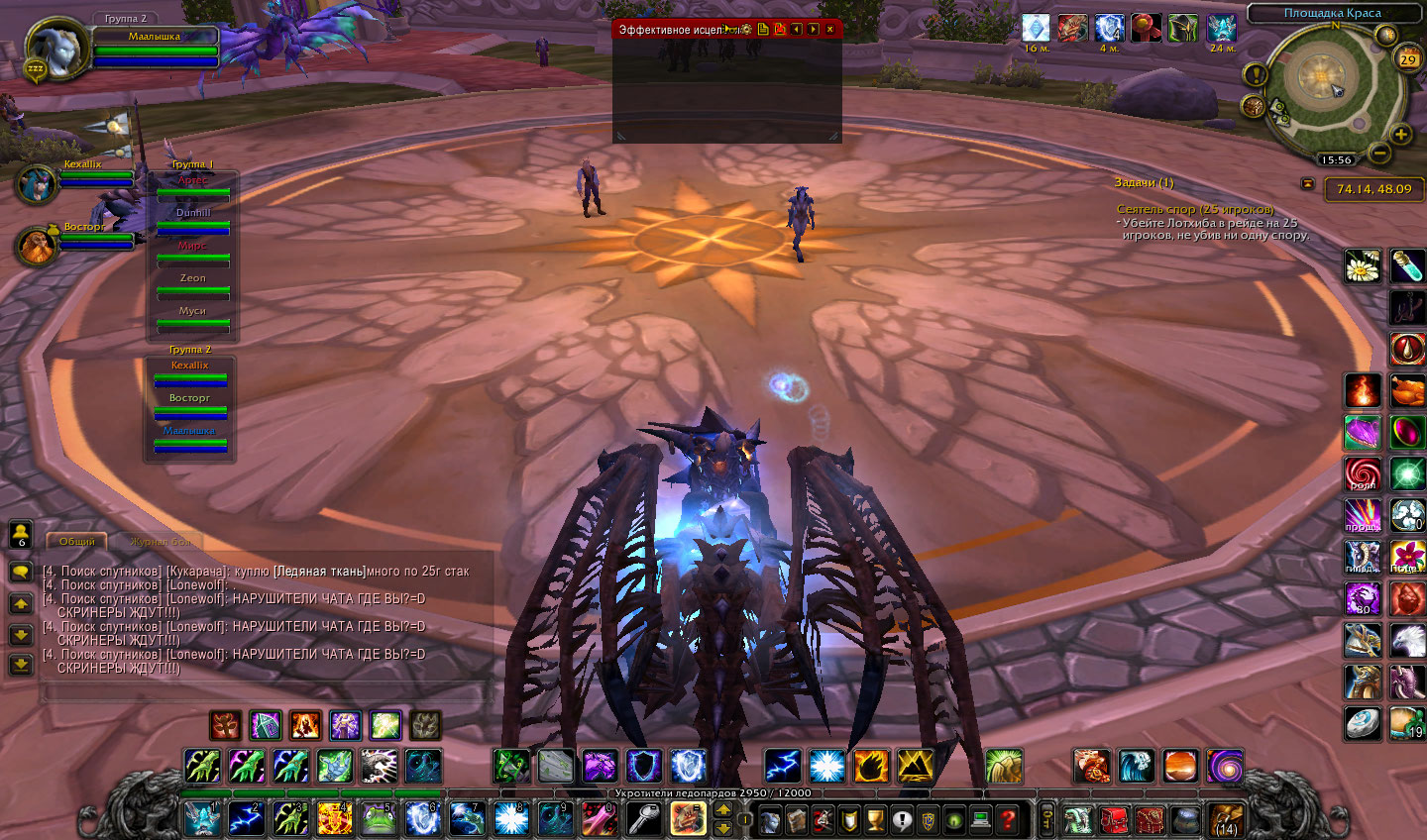Switch to the Журнал боя tab
Screen dimensions: 1427x840
(161, 542)
